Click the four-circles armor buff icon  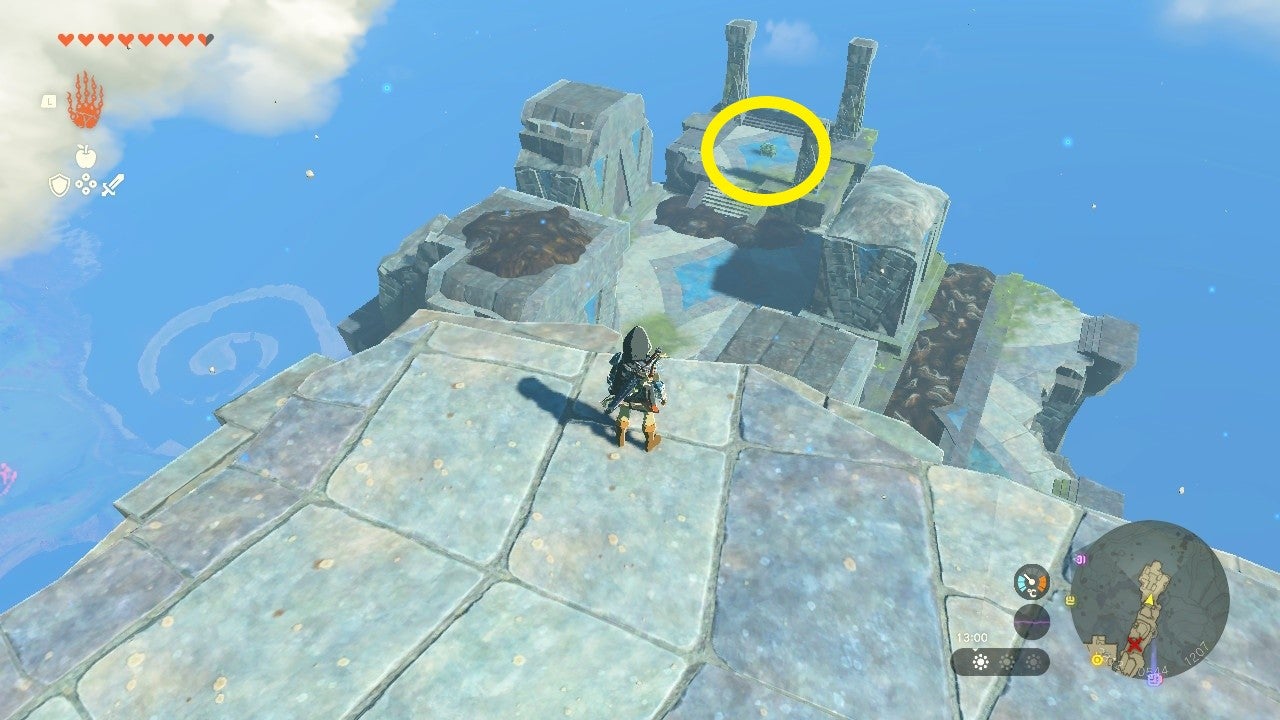pyautogui.click(x=86, y=185)
